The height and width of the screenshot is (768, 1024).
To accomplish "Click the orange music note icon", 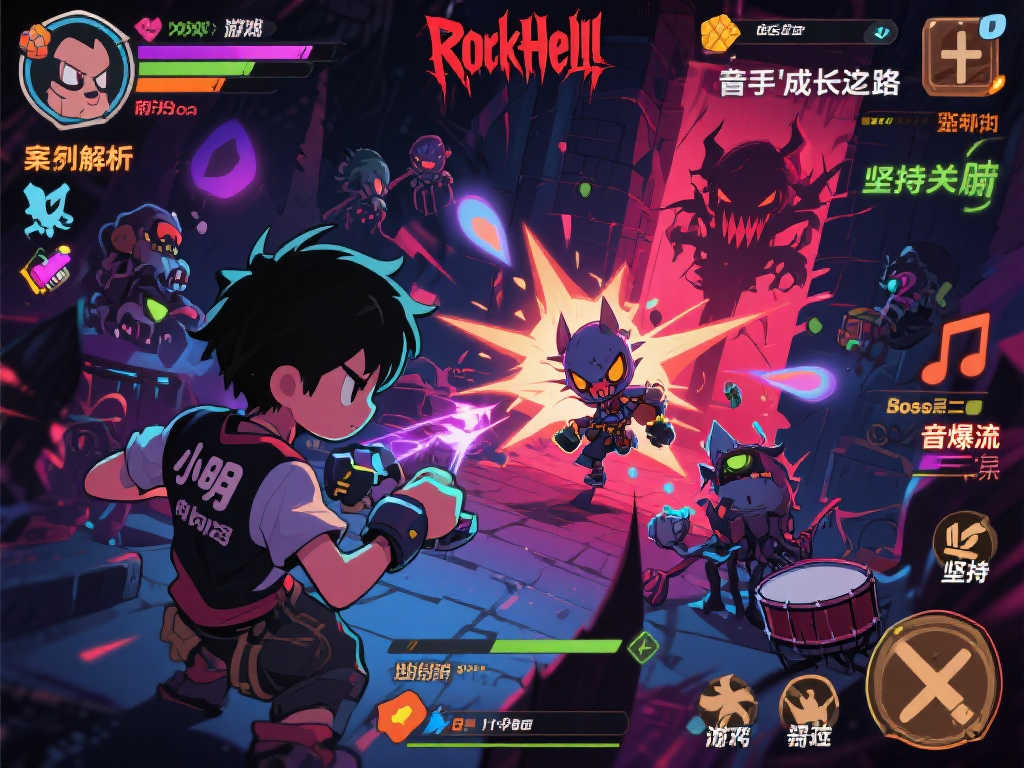I will 954,349.
